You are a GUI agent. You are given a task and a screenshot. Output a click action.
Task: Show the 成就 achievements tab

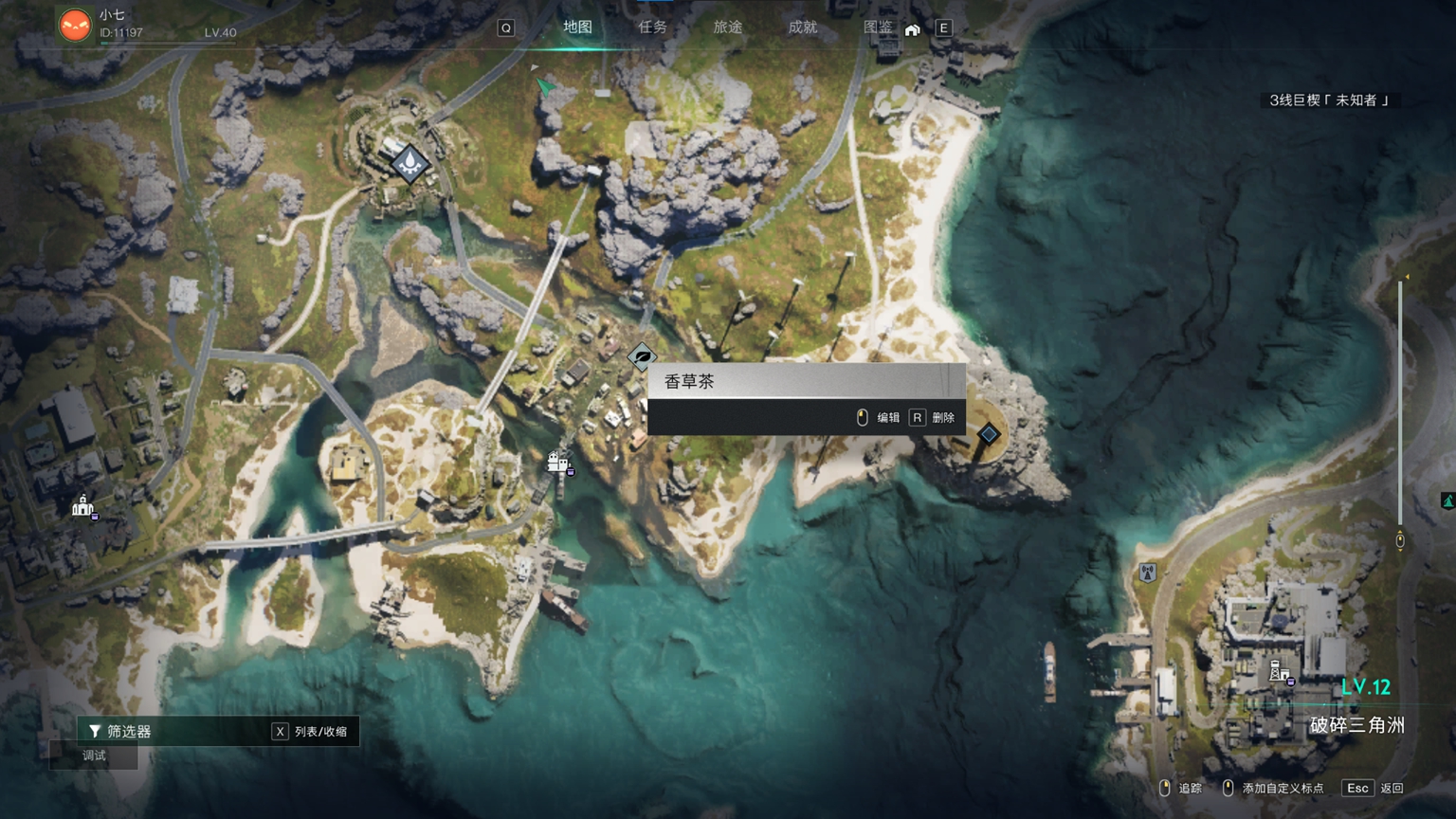(802, 27)
